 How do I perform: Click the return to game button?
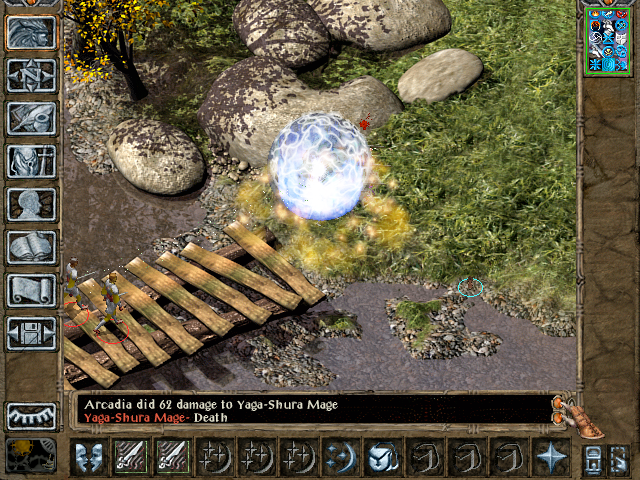(31, 32)
